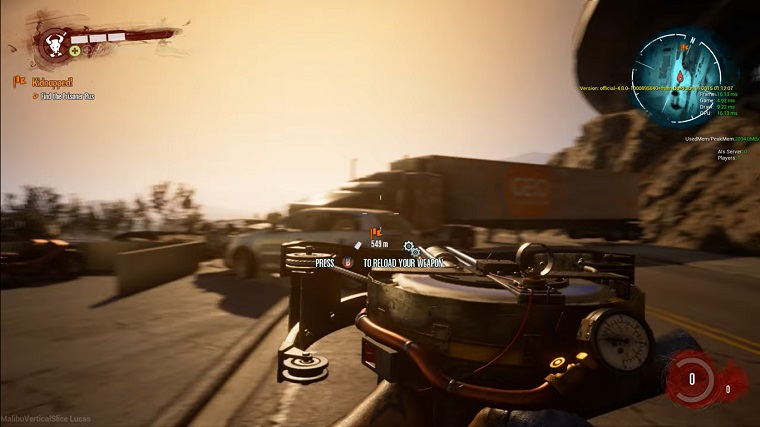
Task: Click the skull character portrait icon
Action: coord(50,43)
